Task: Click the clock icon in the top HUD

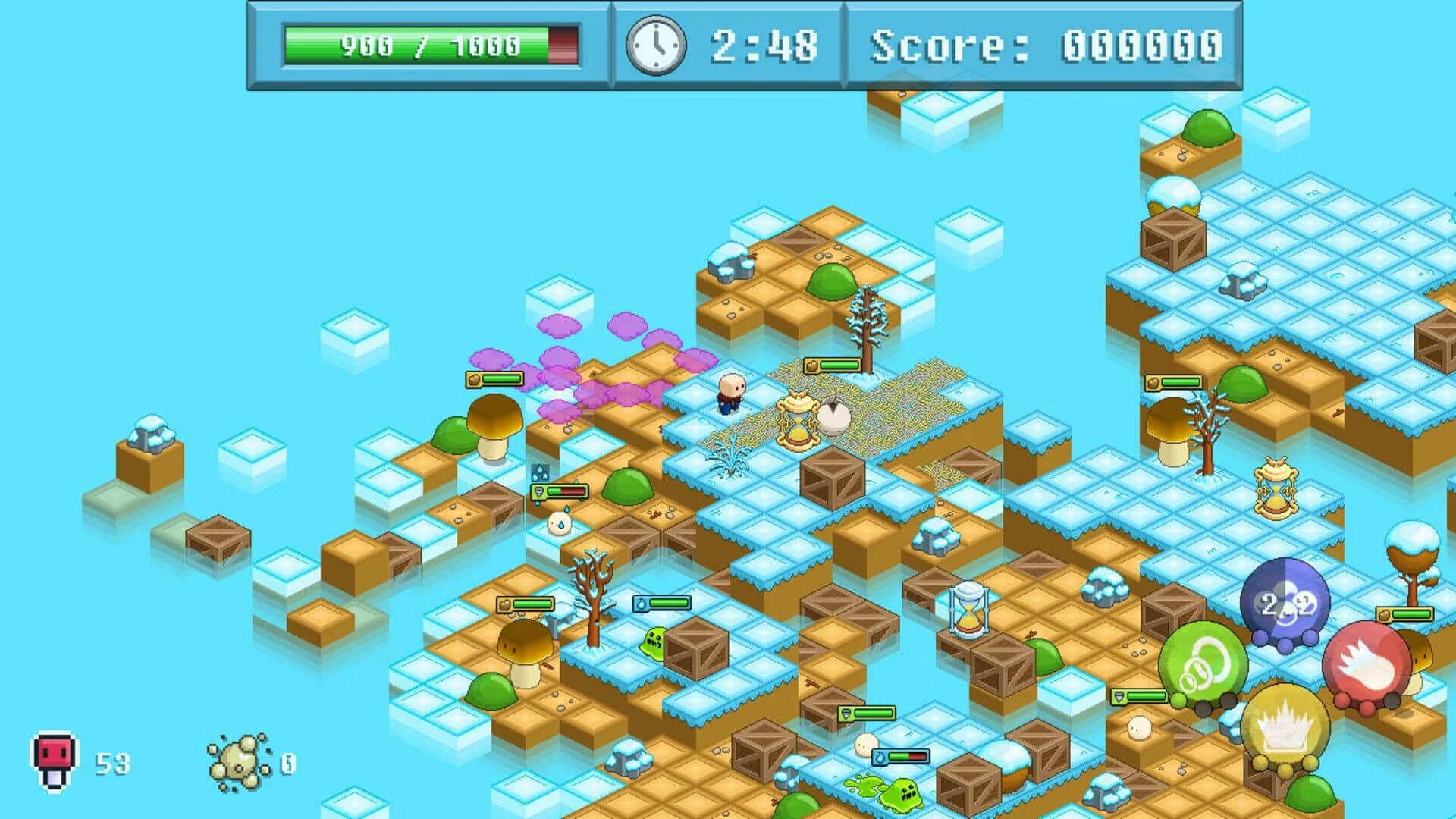Action: pos(657,47)
